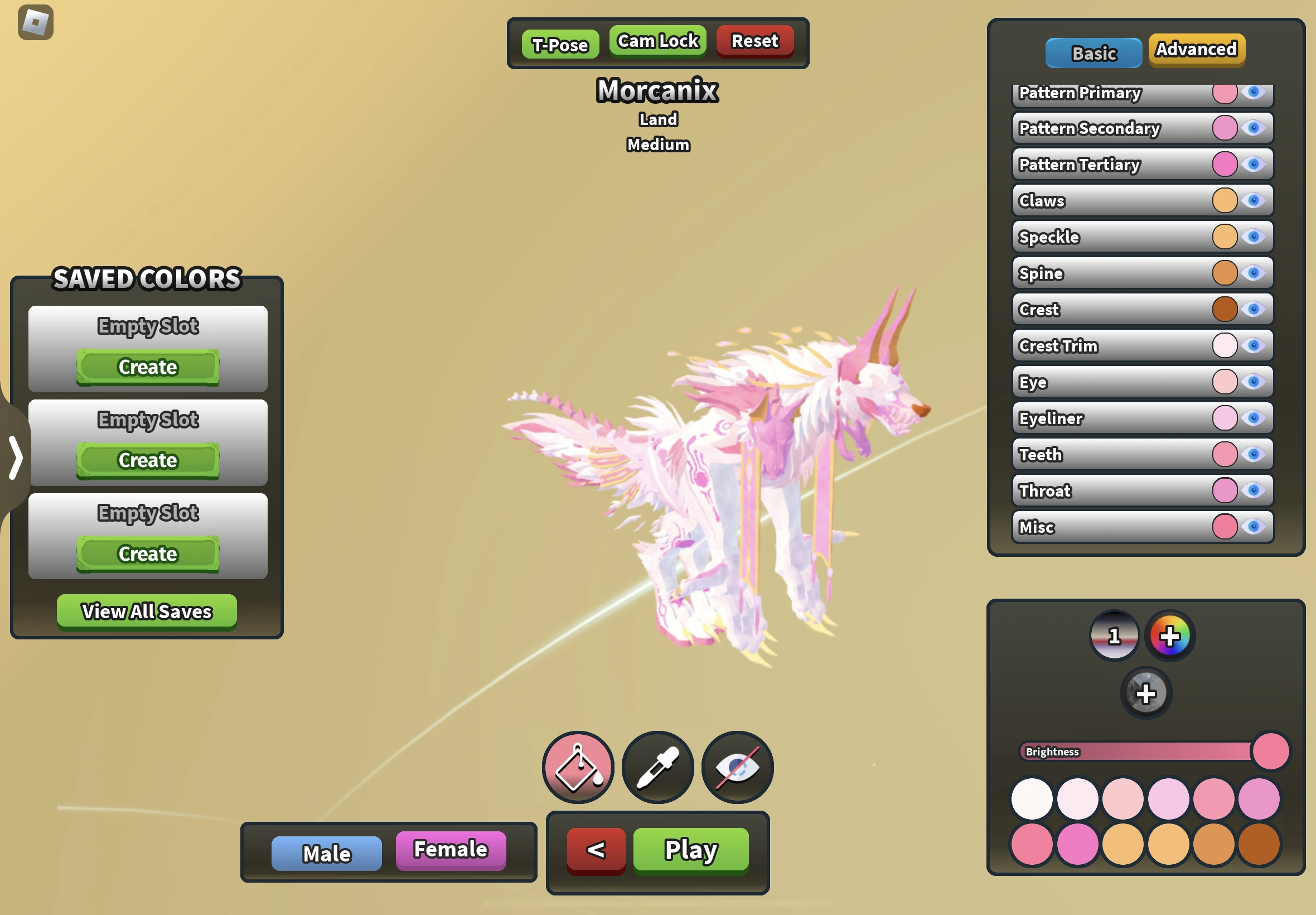Click the hide-eye icon to toggle UI visibility
This screenshot has width=1316, height=915.
click(x=737, y=768)
